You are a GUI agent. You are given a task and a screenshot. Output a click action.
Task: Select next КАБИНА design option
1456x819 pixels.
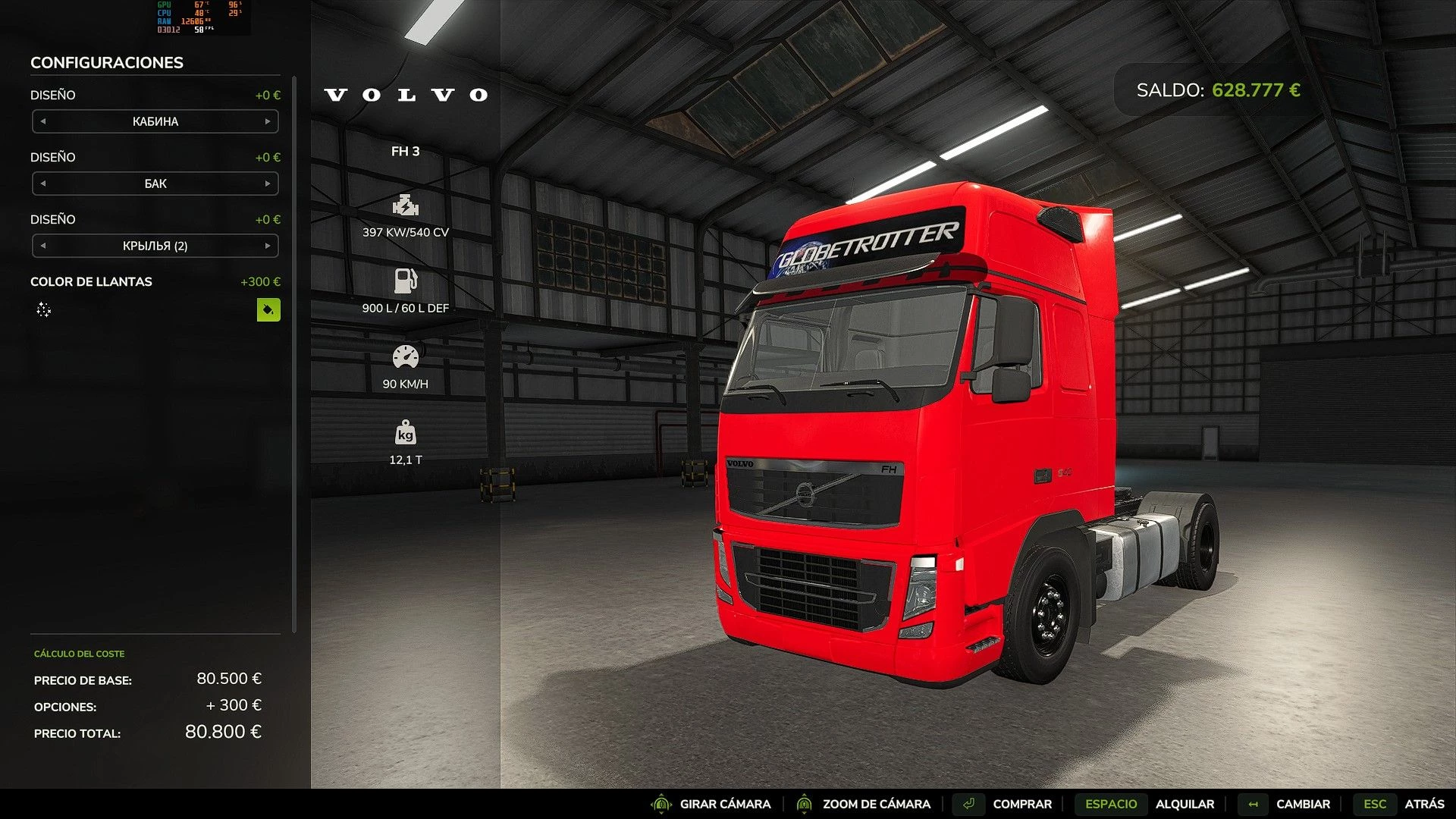[x=268, y=121]
